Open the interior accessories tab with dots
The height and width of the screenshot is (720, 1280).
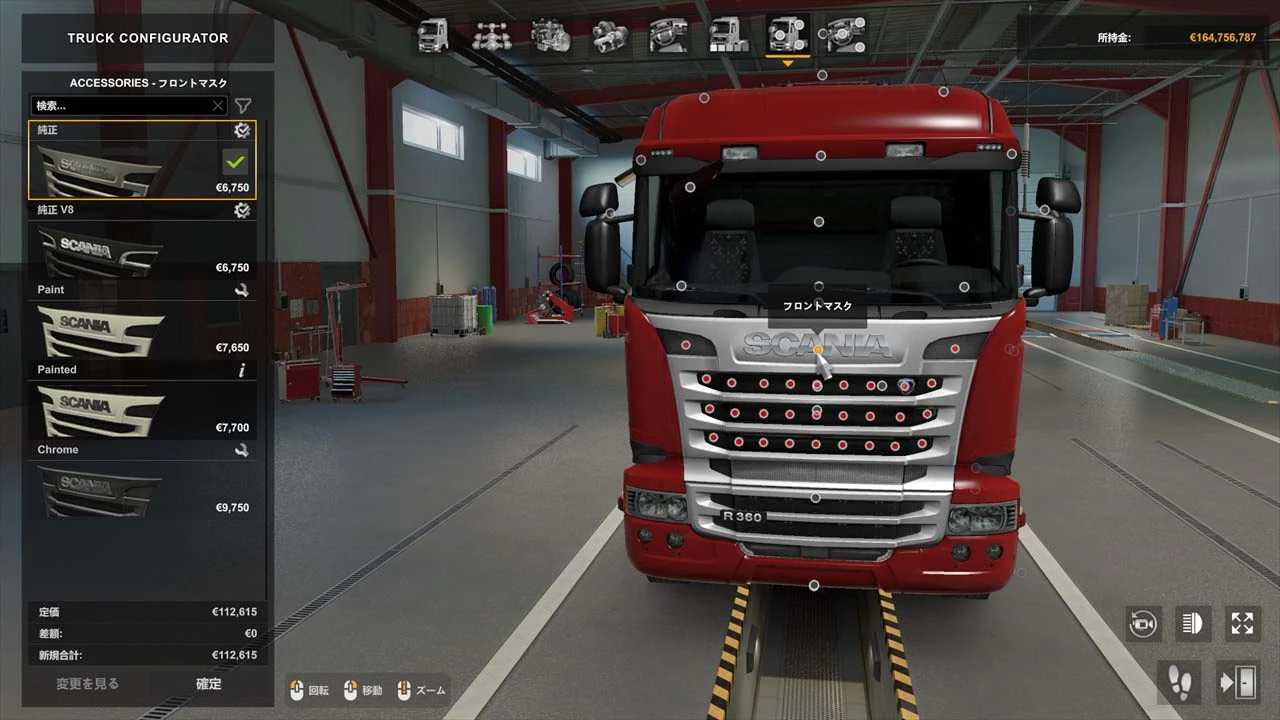(x=845, y=36)
